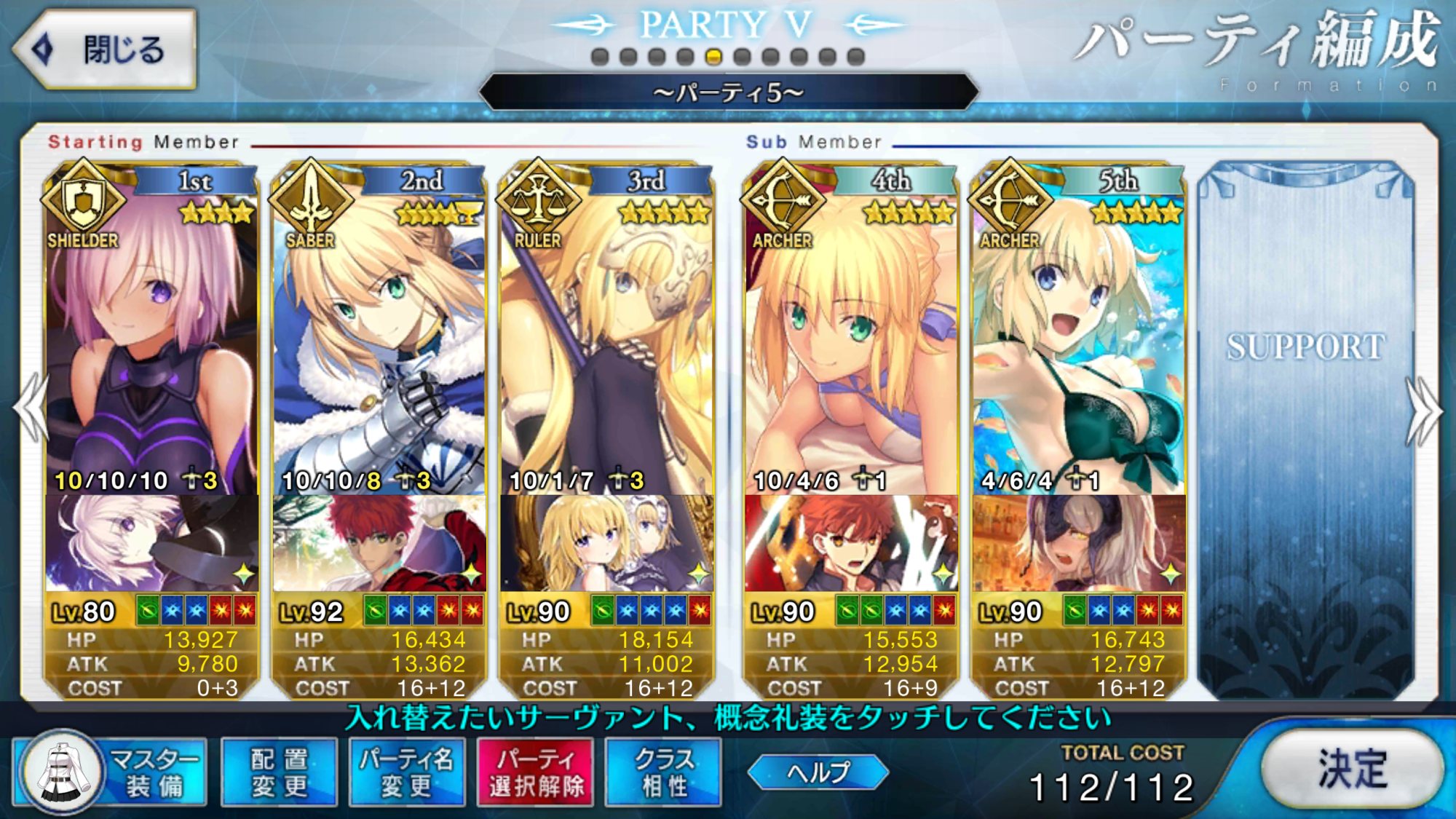Select the 5th slot Archer servant
Image resolution: width=1456 pixels, height=819 pixels.
(1078, 342)
